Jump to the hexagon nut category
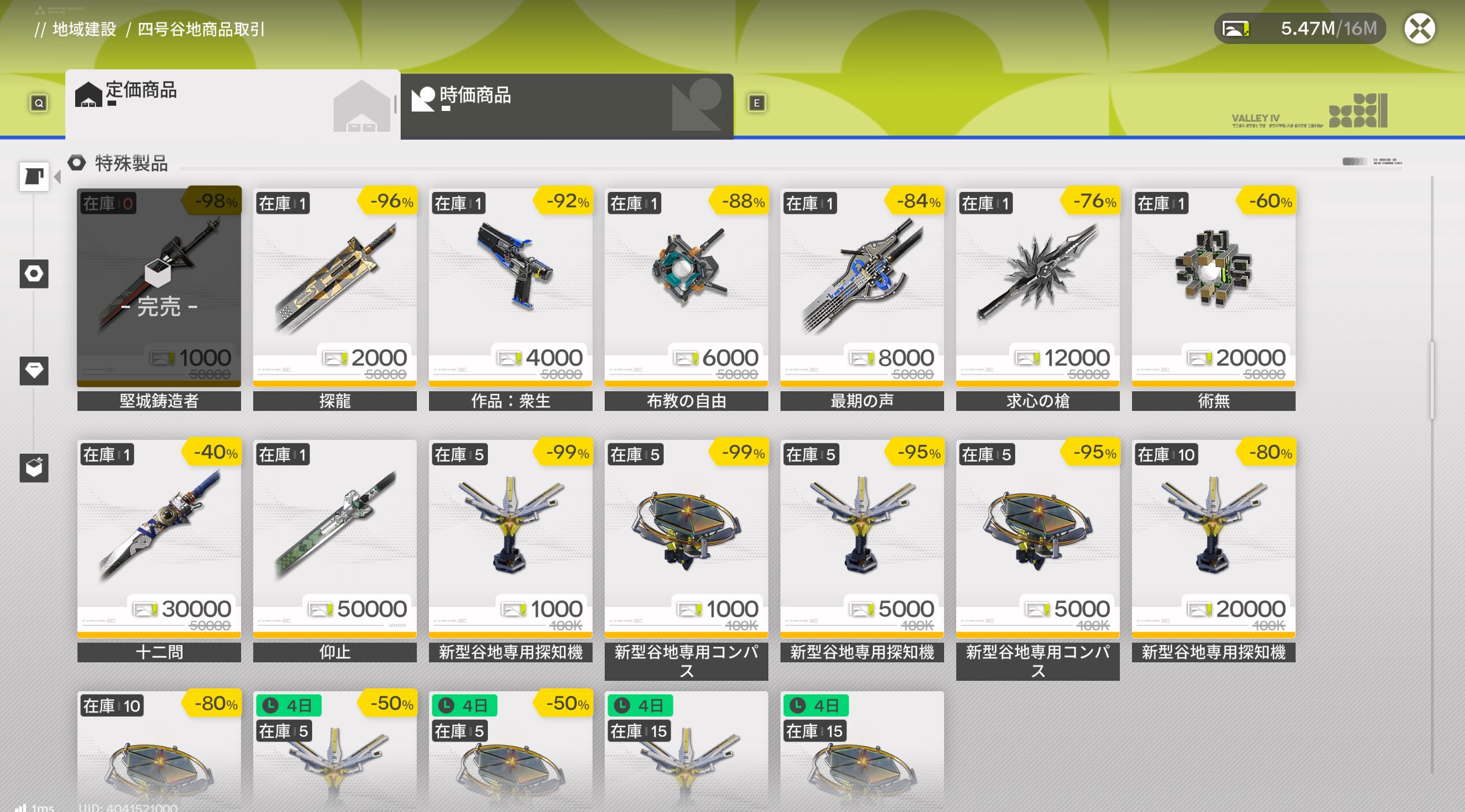Screen dimensions: 1465x812 (34, 273)
